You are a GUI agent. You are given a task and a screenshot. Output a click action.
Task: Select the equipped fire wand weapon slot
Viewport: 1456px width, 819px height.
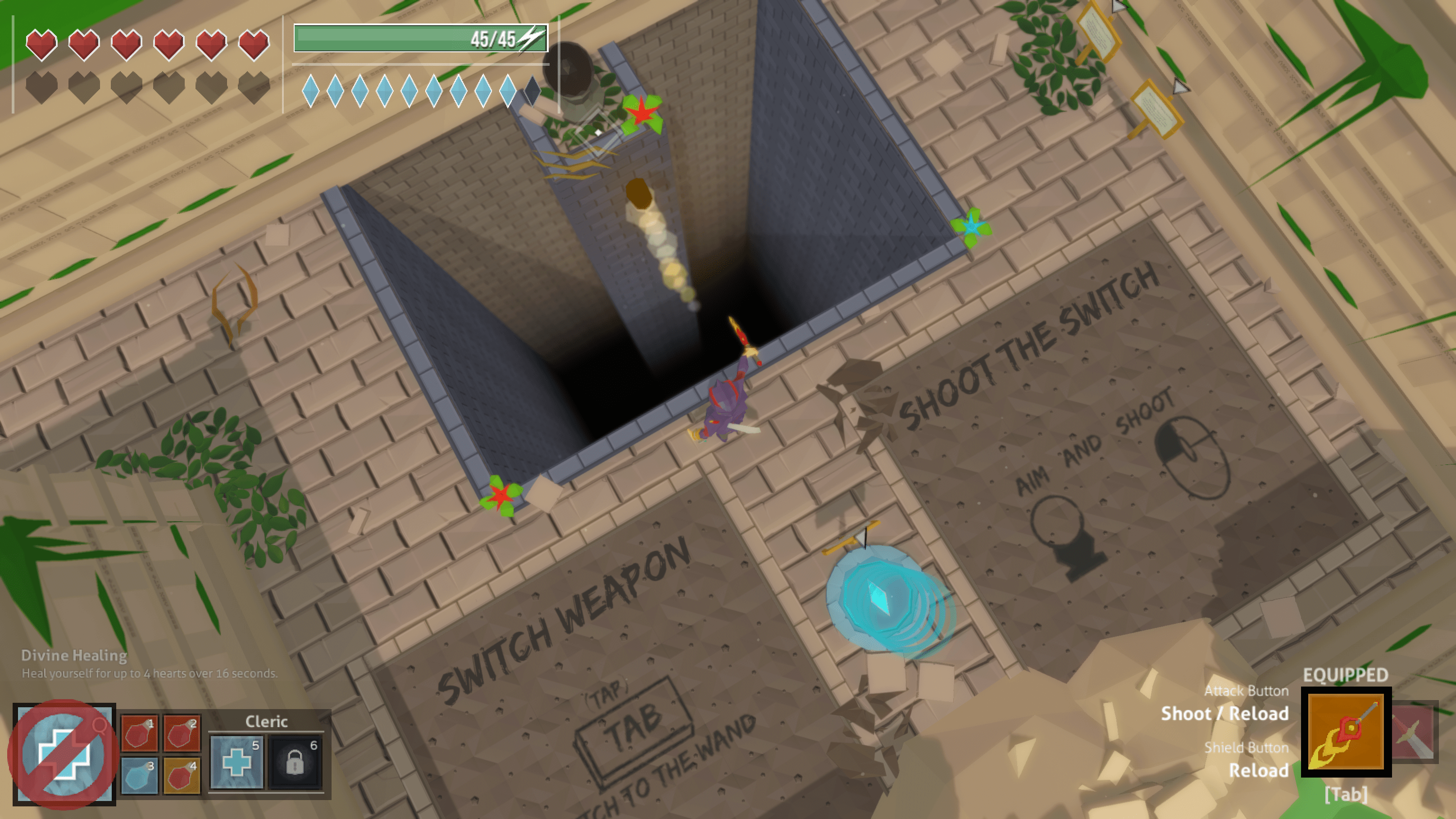[x=1346, y=732]
